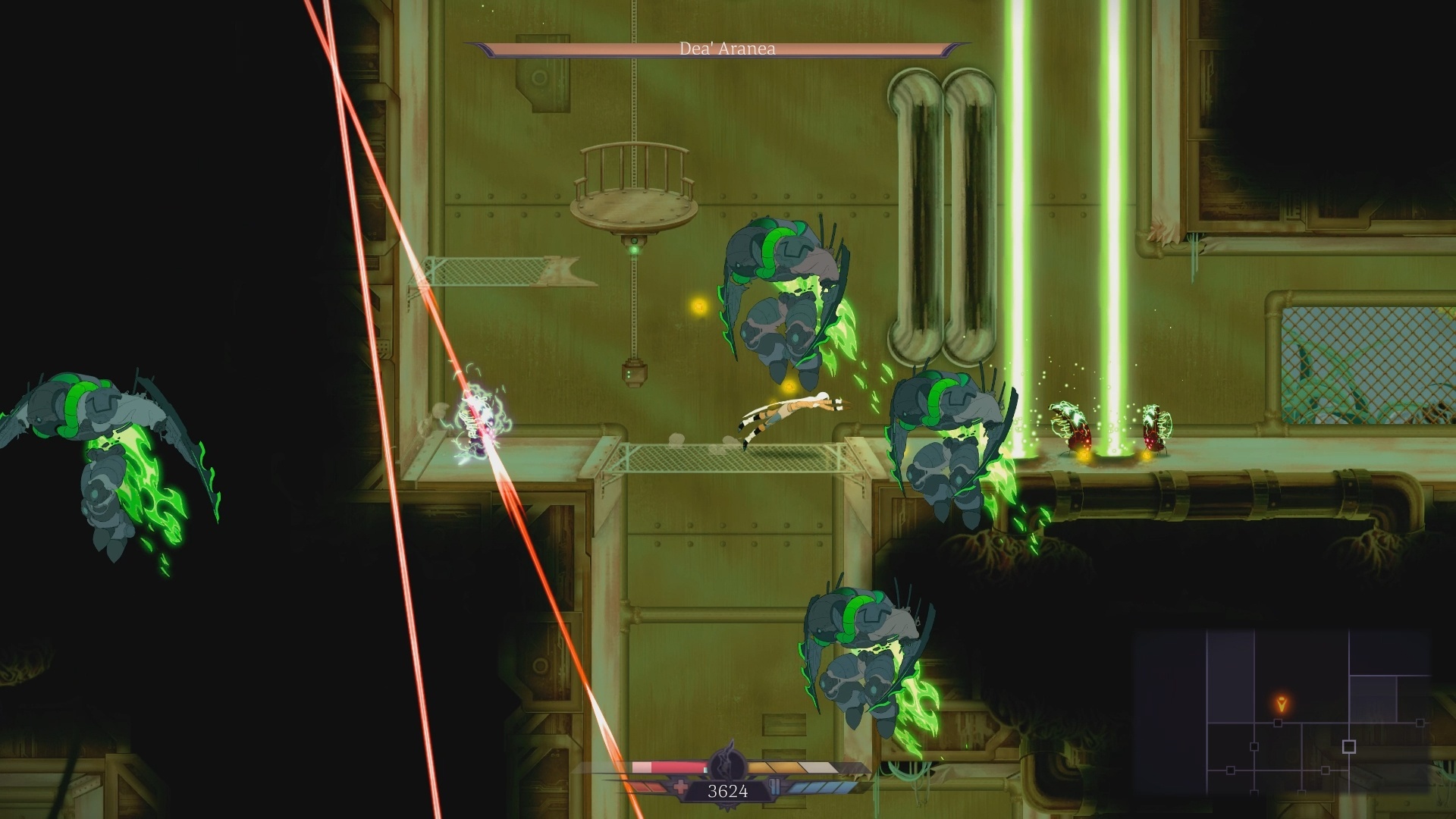Click the currency counter showing 3624

[727, 792]
